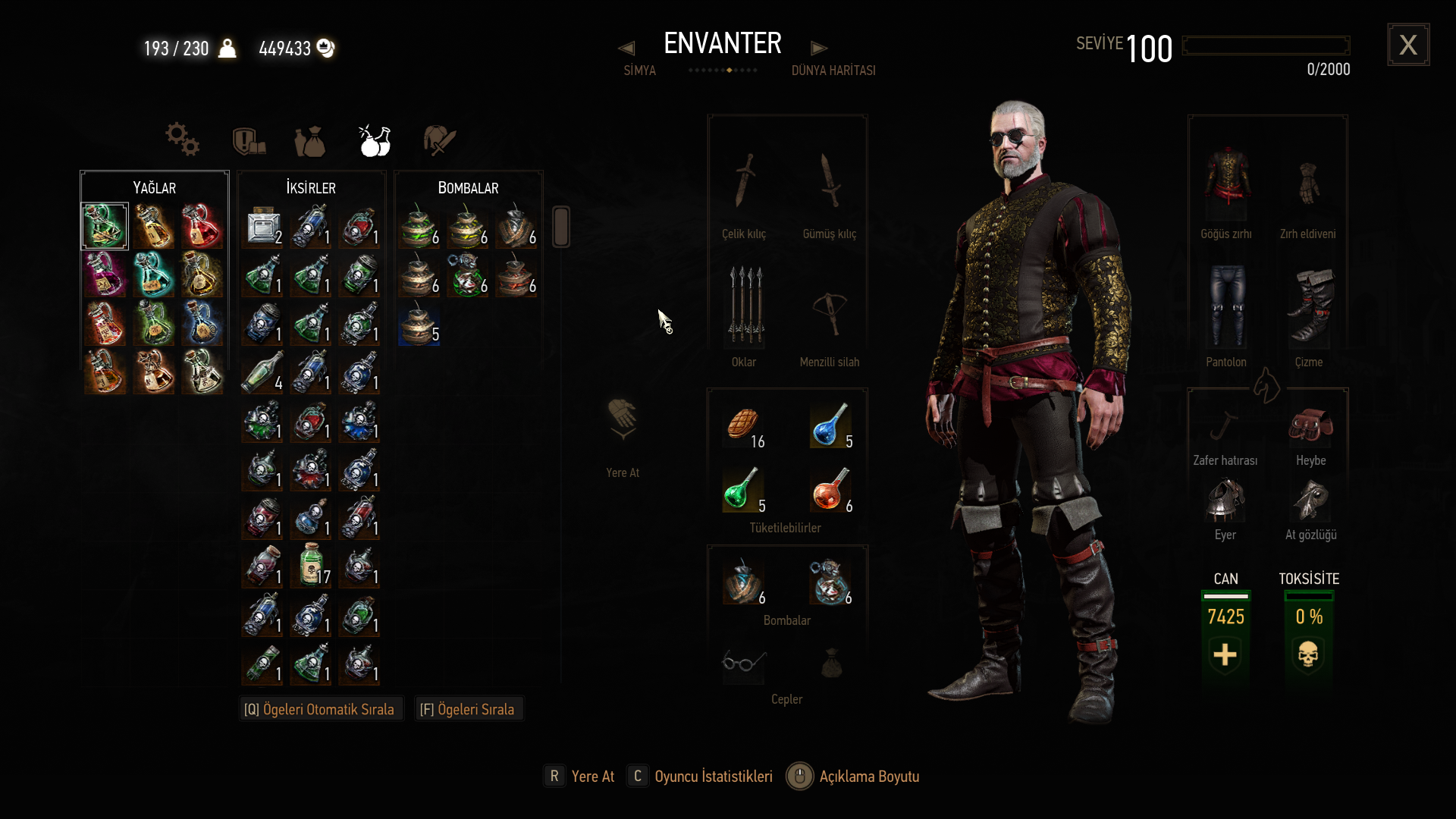Click the equipped Heybe saddlebag slot
Screen dimensions: 1456x819
point(1310,427)
